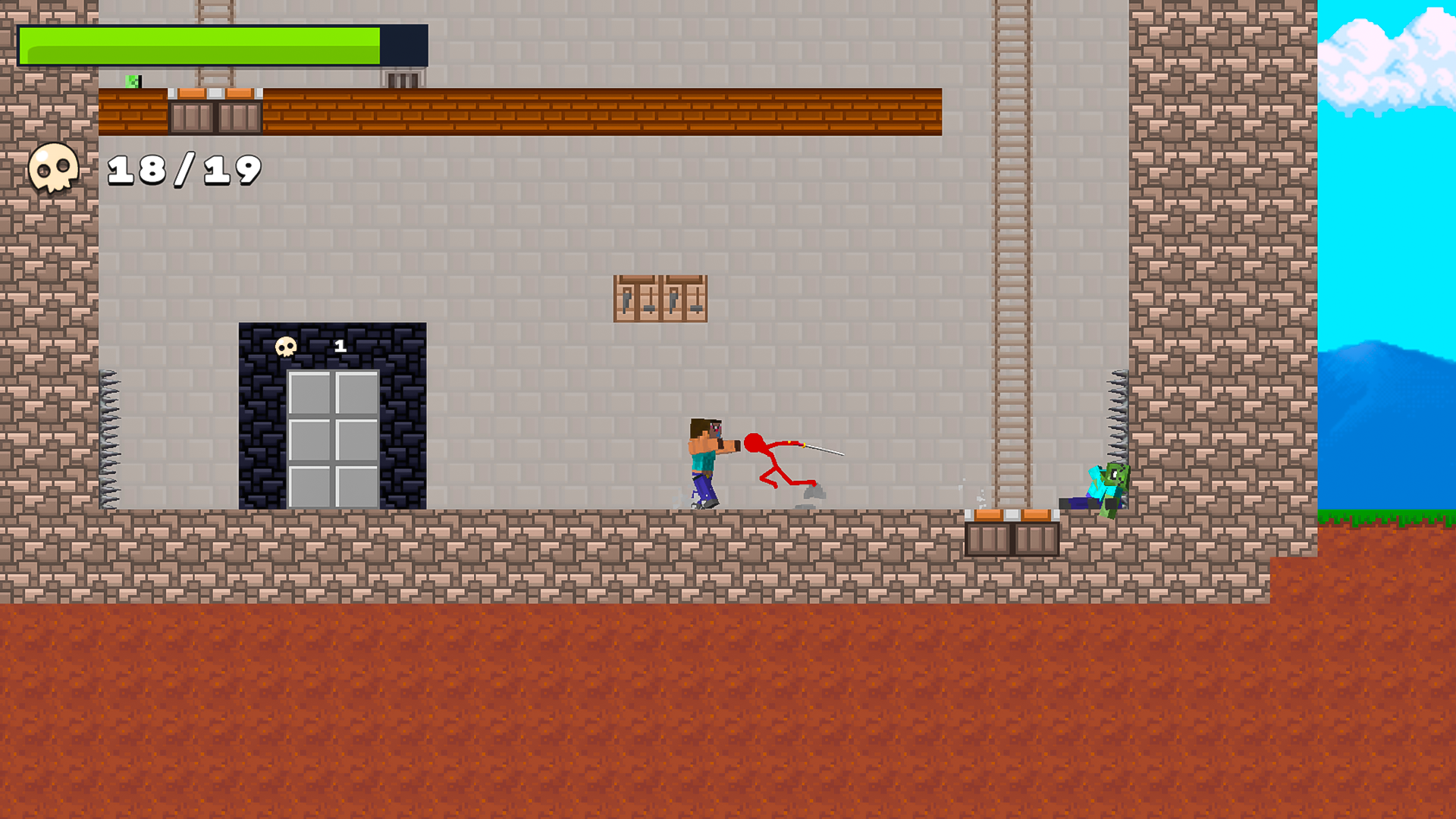Click the tool rack mounted on the wall
Image resolution: width=1456 pixels, height=819 pixels.
pyautogui.click(x=661, y=298)
